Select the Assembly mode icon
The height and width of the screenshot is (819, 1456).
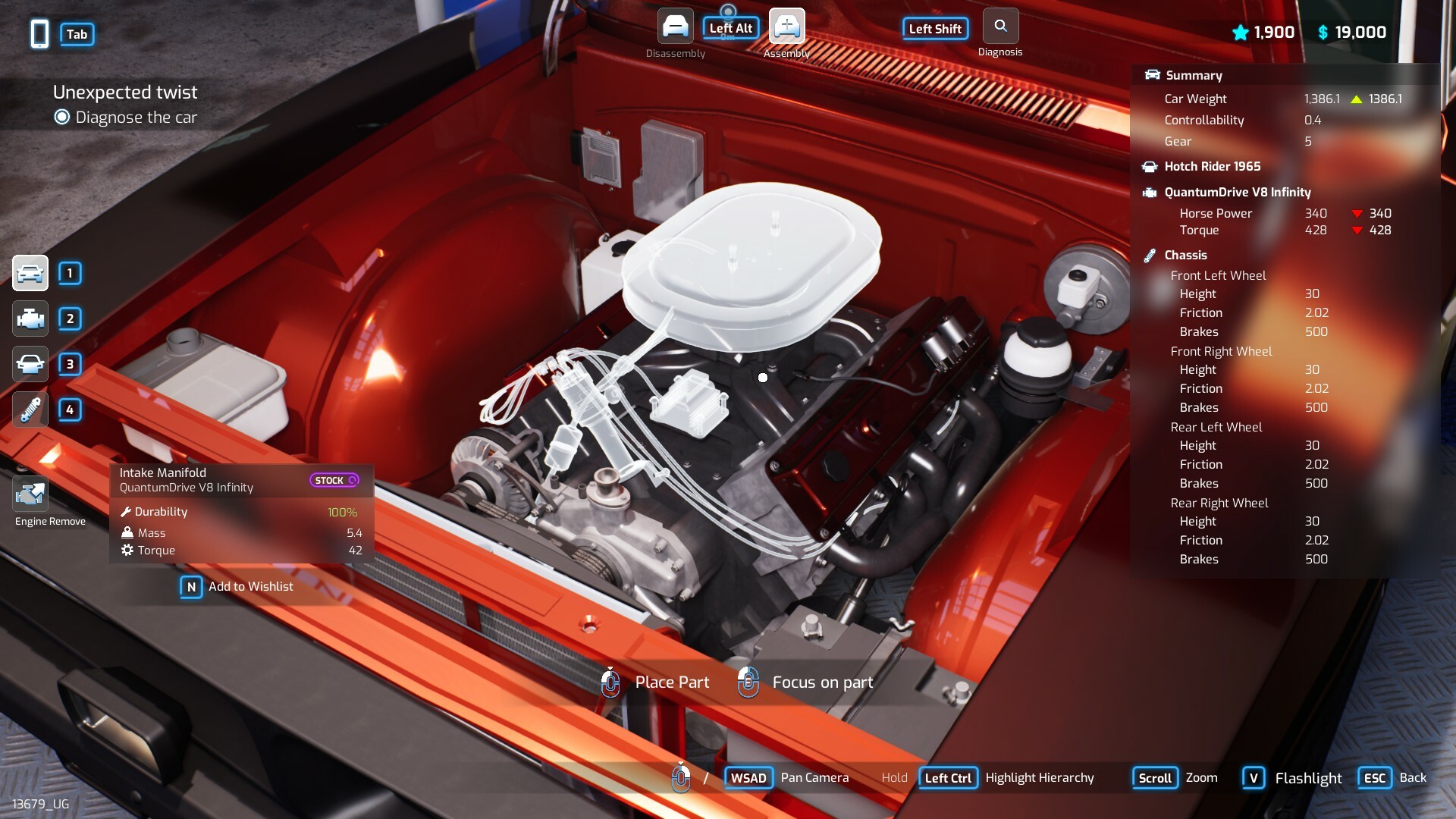[786, 27]
